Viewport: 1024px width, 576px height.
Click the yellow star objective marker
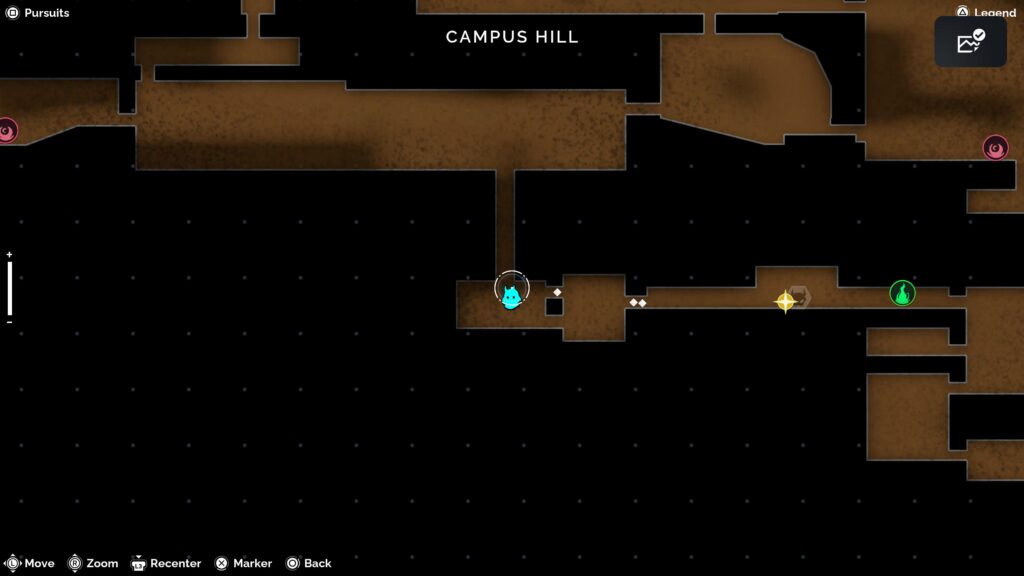point(785,300)
